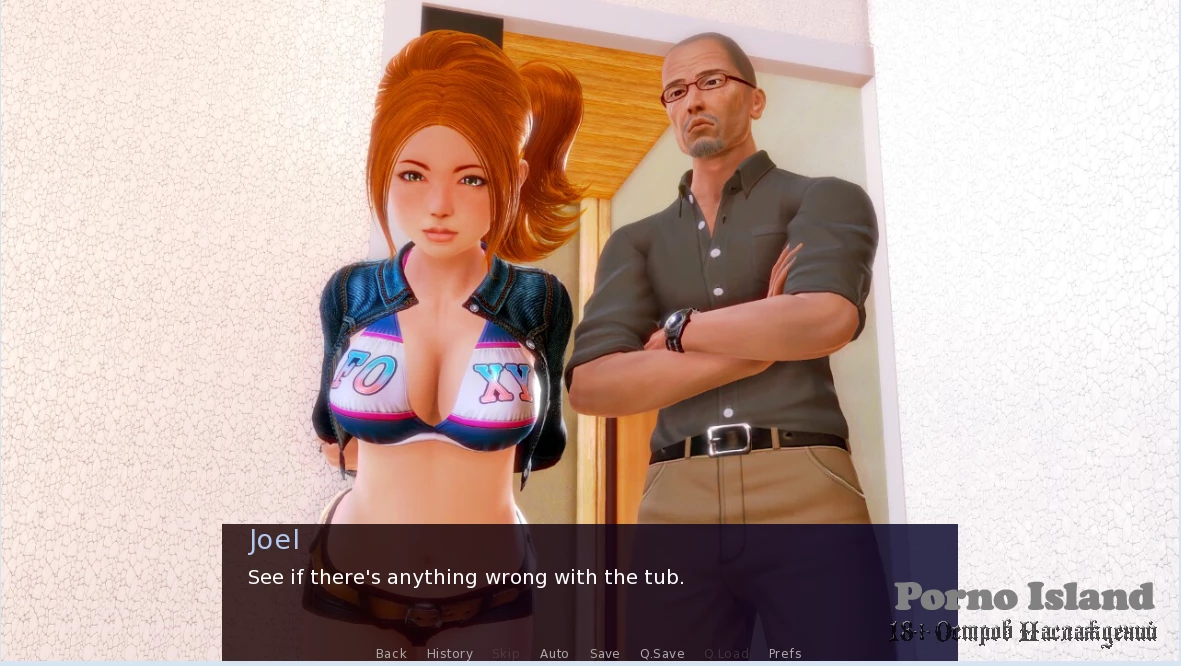This screenshot has width=1181, height=666.
Task: Open the Save game menu
Action: 604,654
